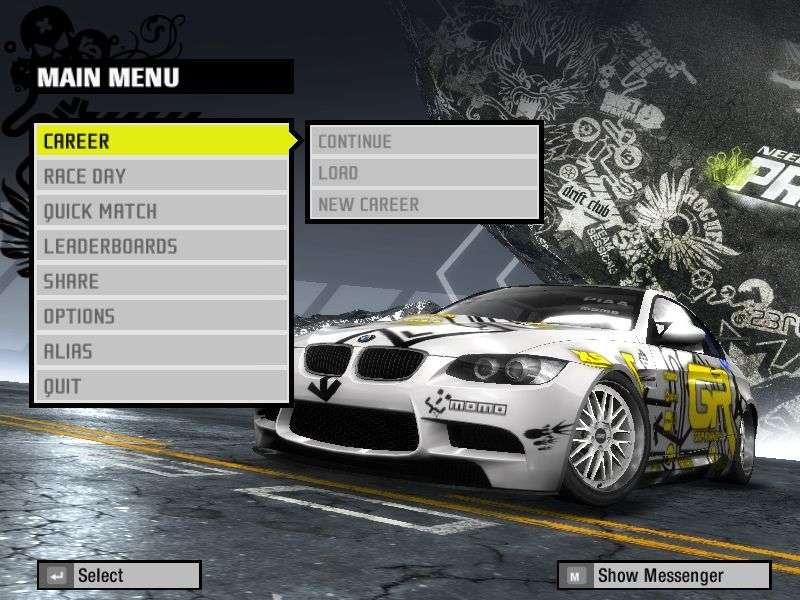Continue the existing career

[x=425, y=141]
